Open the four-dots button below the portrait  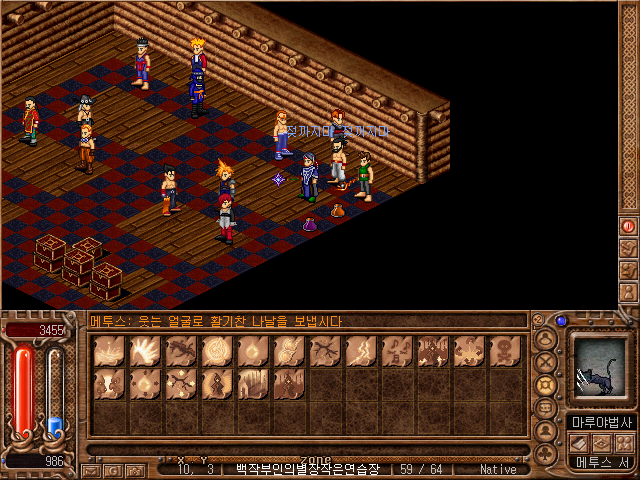click(626, 442)
